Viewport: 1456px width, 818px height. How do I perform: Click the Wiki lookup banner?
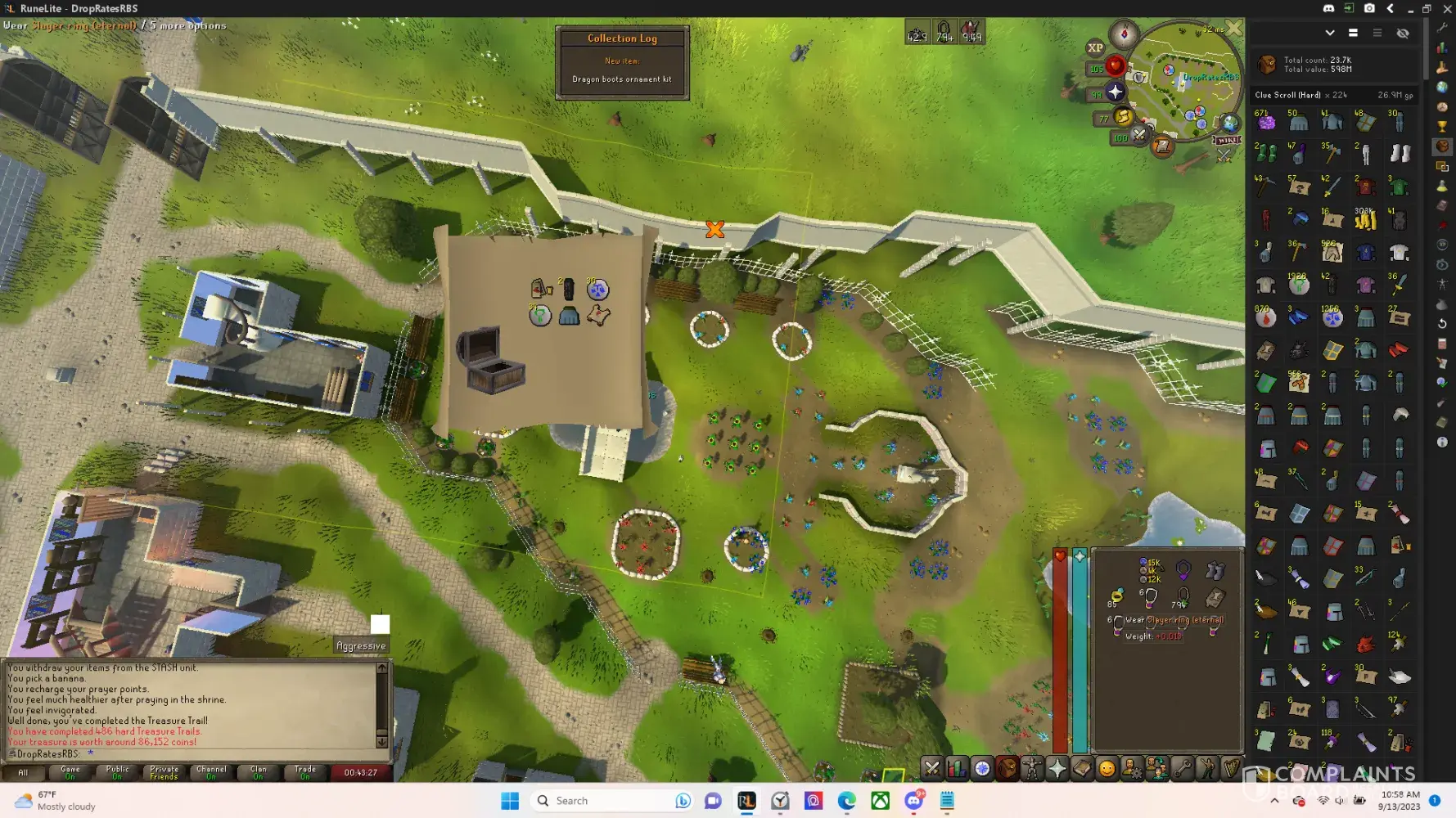click(x=1227, y=141)
